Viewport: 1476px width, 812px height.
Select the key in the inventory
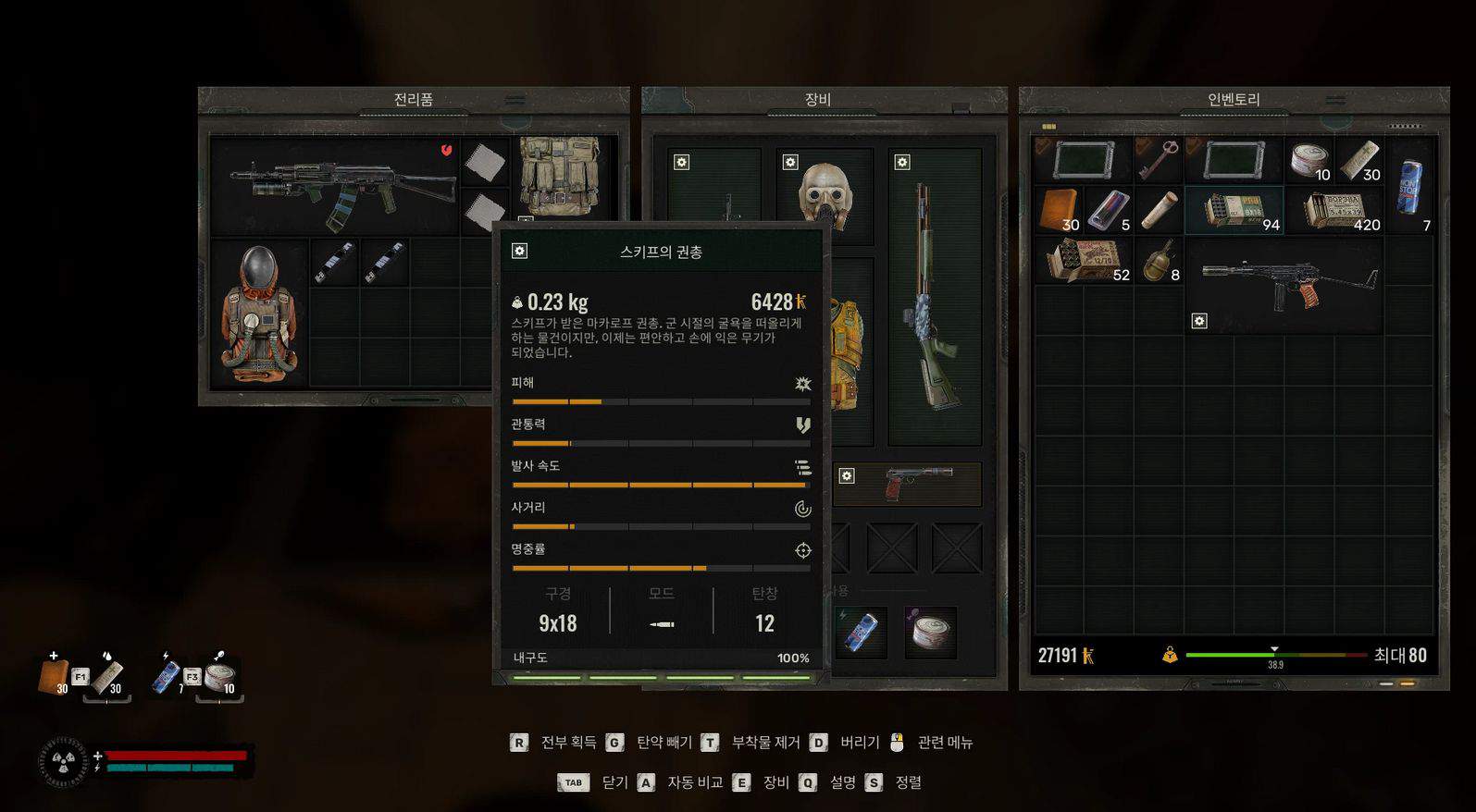tap(1158, 160)
